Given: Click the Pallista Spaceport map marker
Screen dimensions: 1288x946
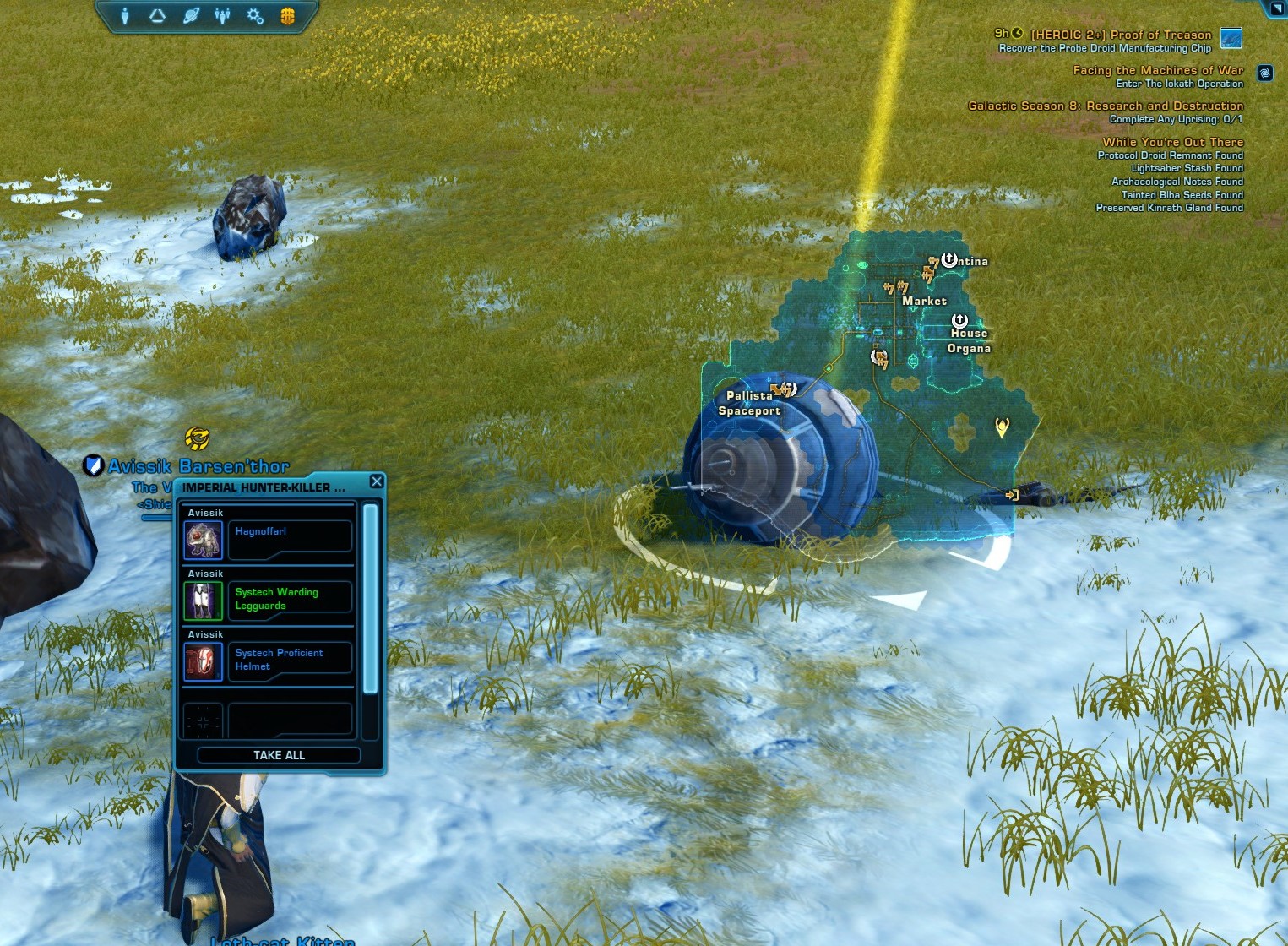Looking at the screenshot, I should pos(786,389).
